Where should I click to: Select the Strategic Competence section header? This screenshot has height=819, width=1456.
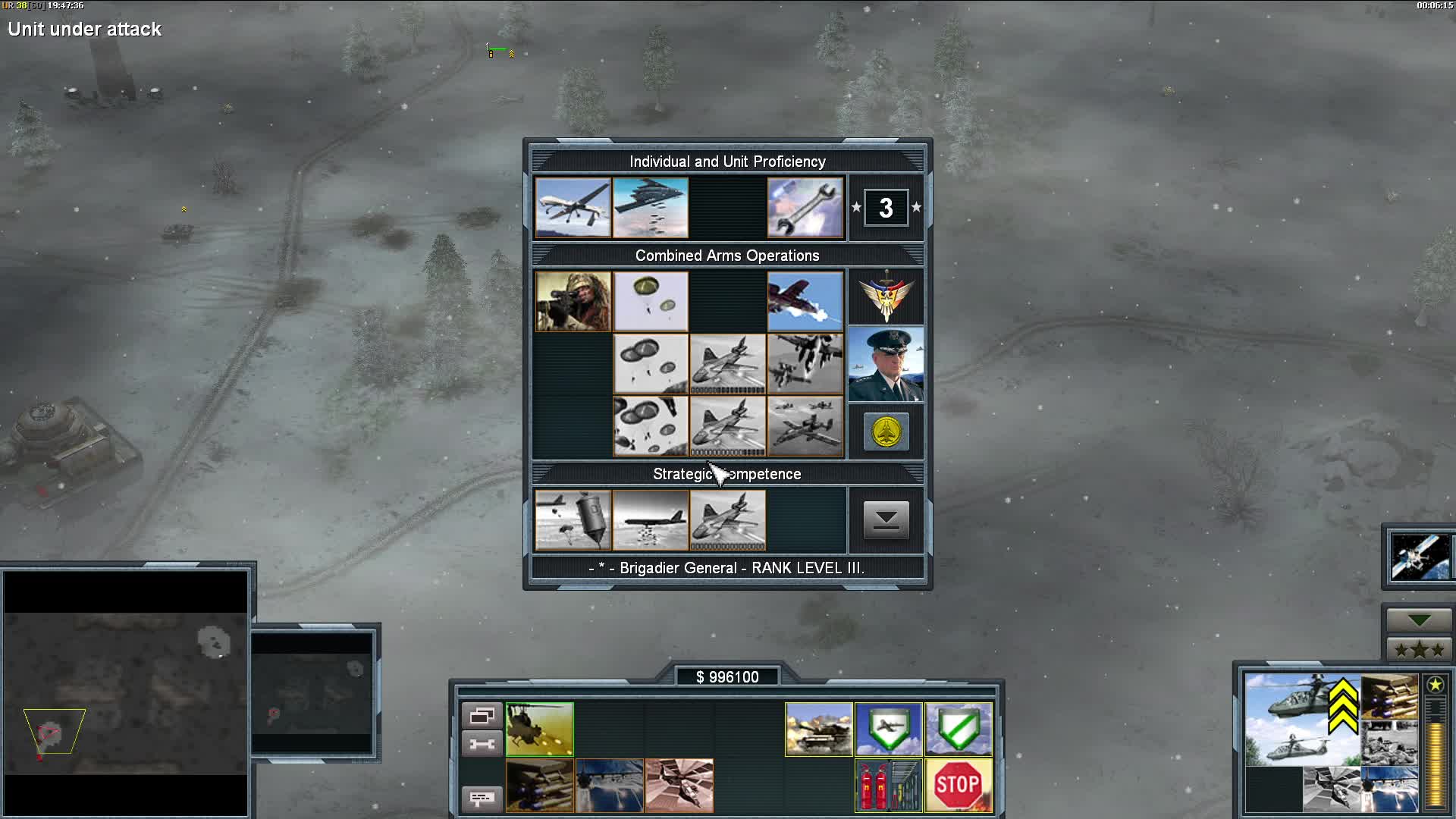726,473
